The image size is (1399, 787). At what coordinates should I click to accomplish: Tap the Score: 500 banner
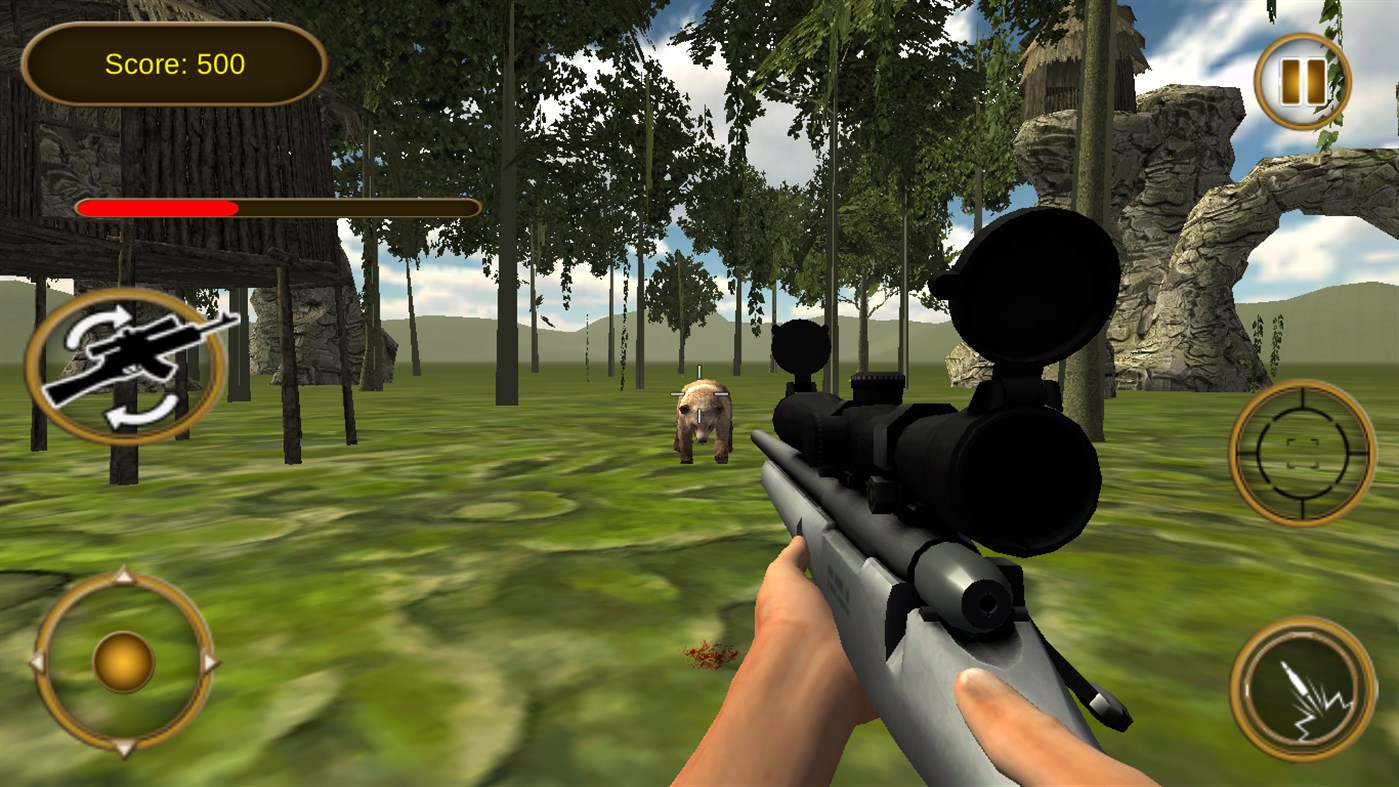tap(174, 63)
